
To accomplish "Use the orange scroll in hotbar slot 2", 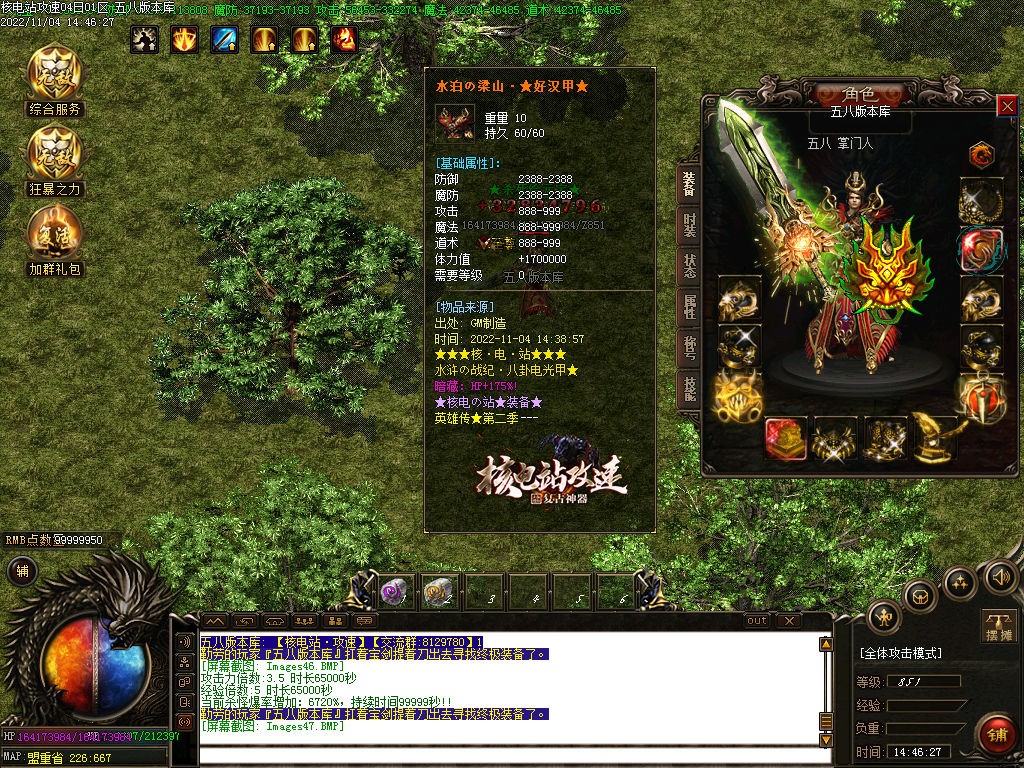I will coord(436,592).
